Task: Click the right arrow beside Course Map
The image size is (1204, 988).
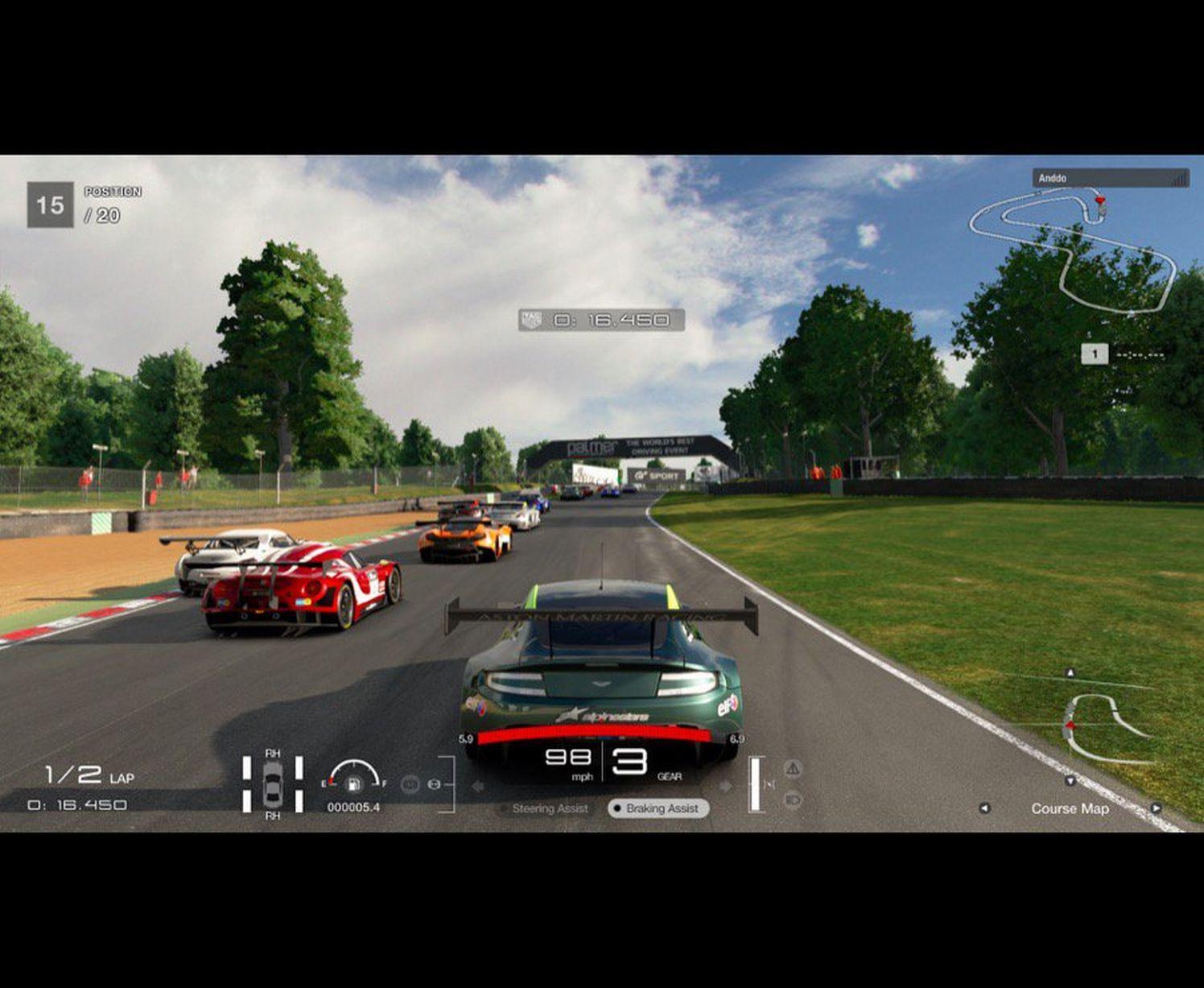Action: tap(1156, 808)
